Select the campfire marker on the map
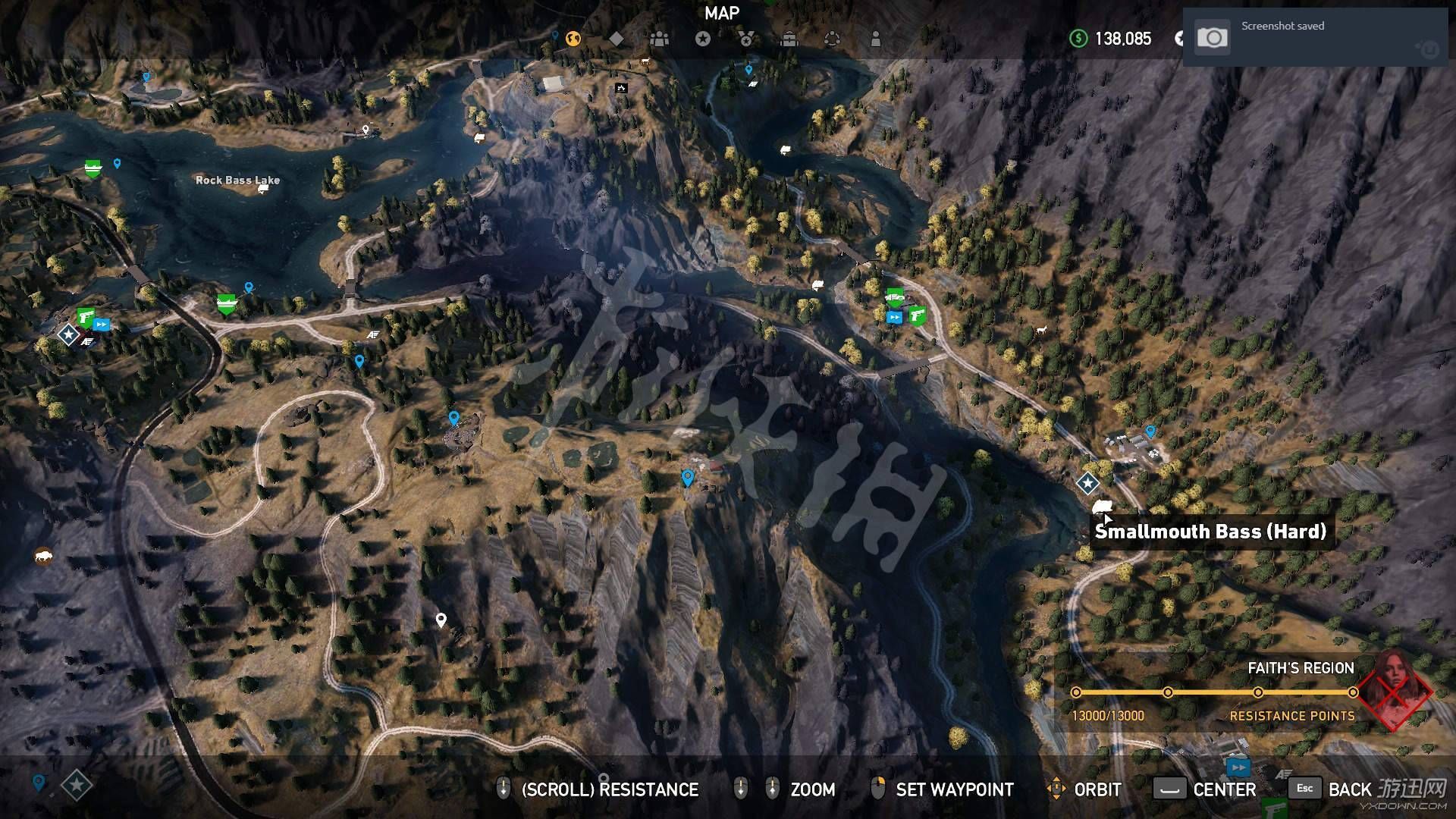The image size is (1456, 819). tap(621, 88)
